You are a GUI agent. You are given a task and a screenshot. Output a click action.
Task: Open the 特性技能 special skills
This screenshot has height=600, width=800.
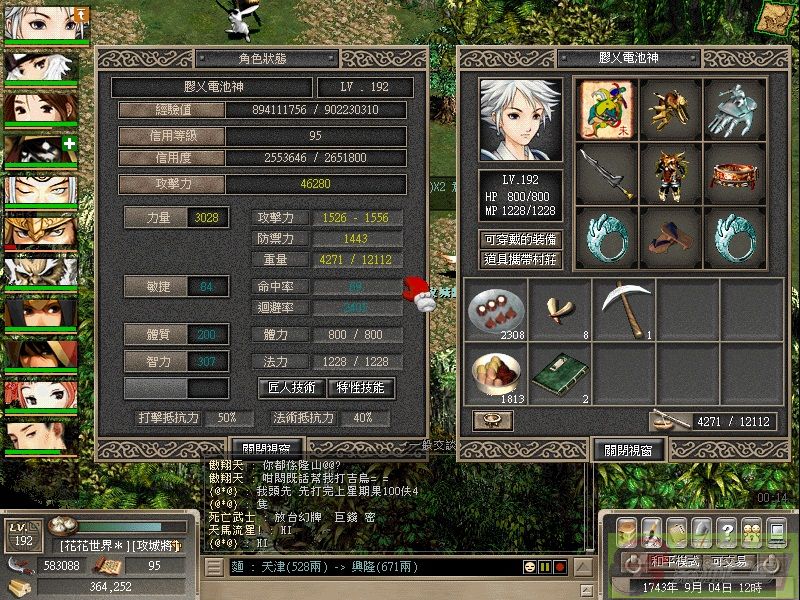point(361,387)
